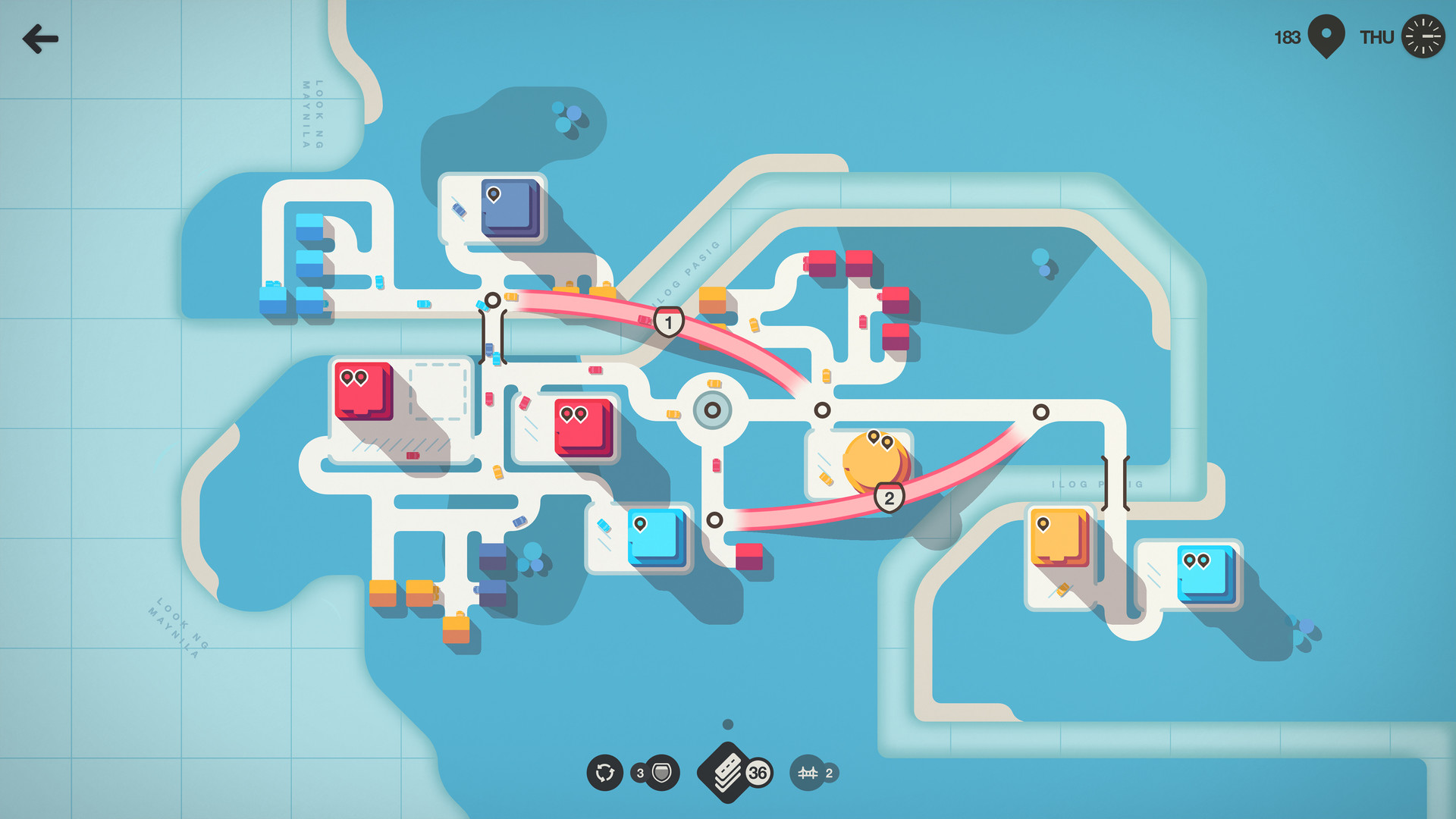Click the back arrow to exit the map

[x=42, y=37]
